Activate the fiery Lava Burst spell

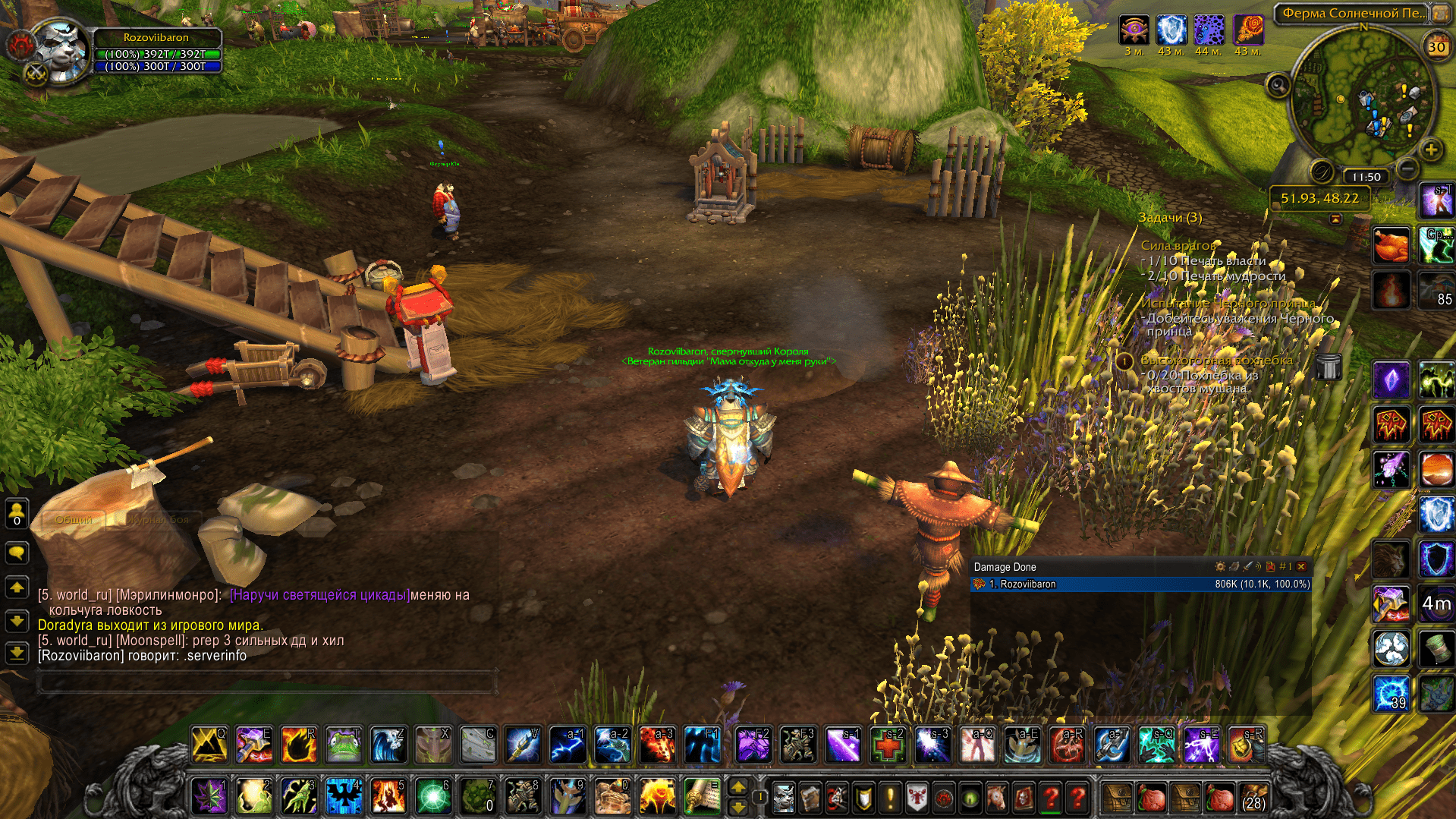[x=657, y=745]
